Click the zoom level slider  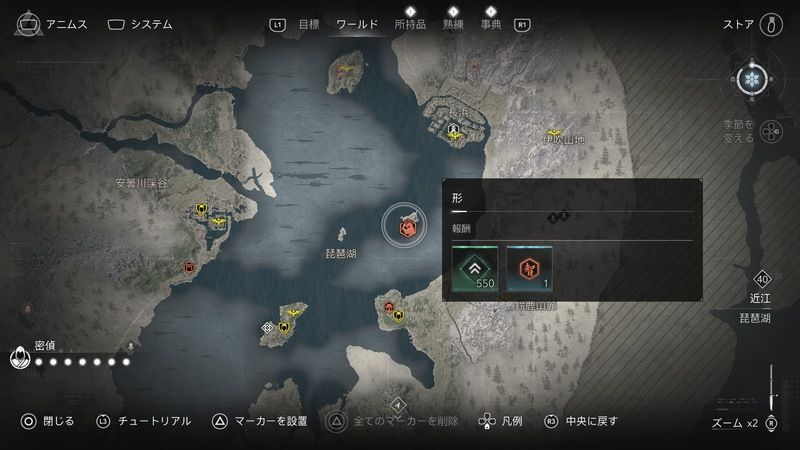tap(771, 390)
